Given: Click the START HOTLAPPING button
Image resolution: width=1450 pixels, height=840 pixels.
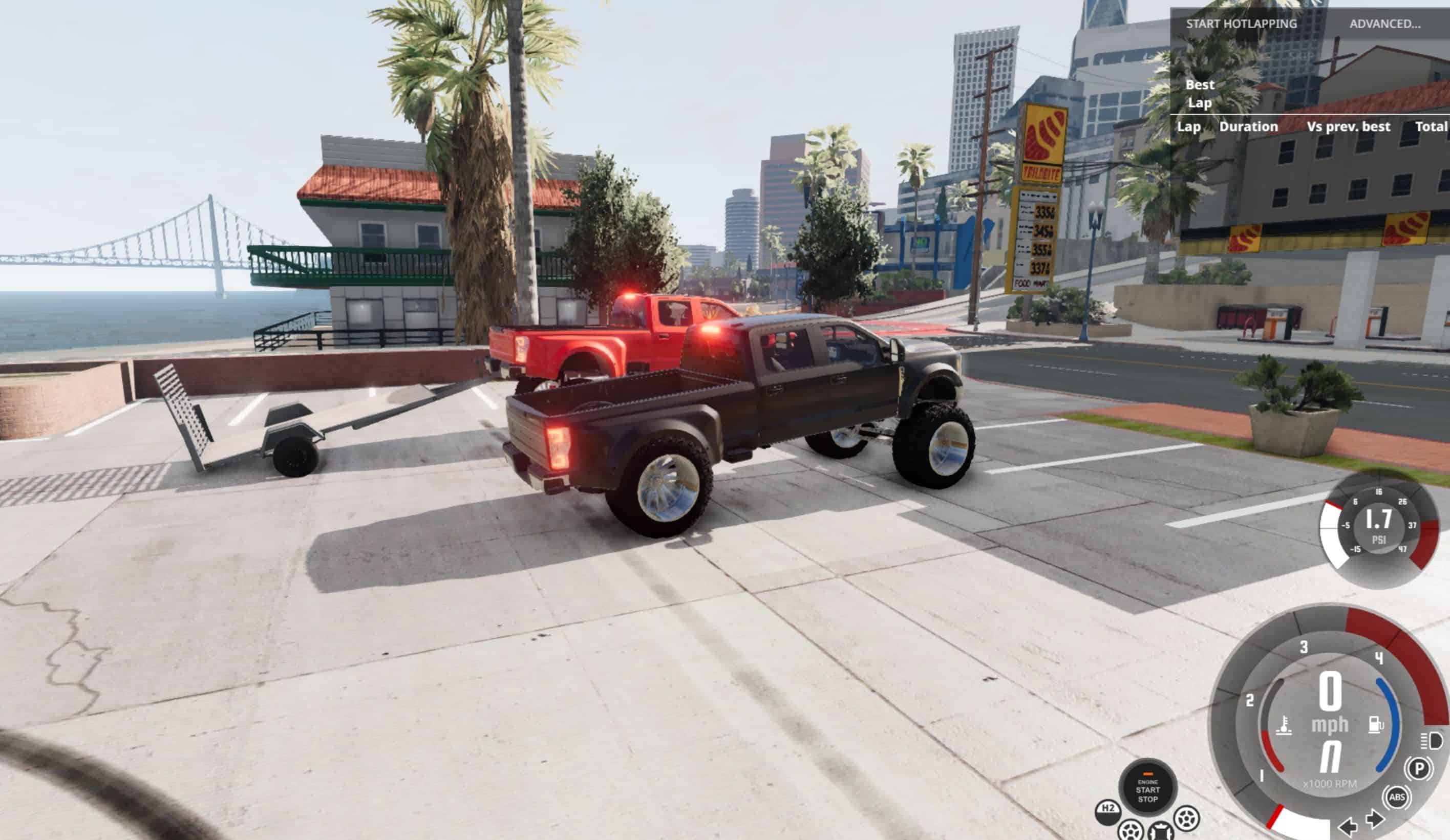Looking at the screenshot, I should (x=1241, y=24).
